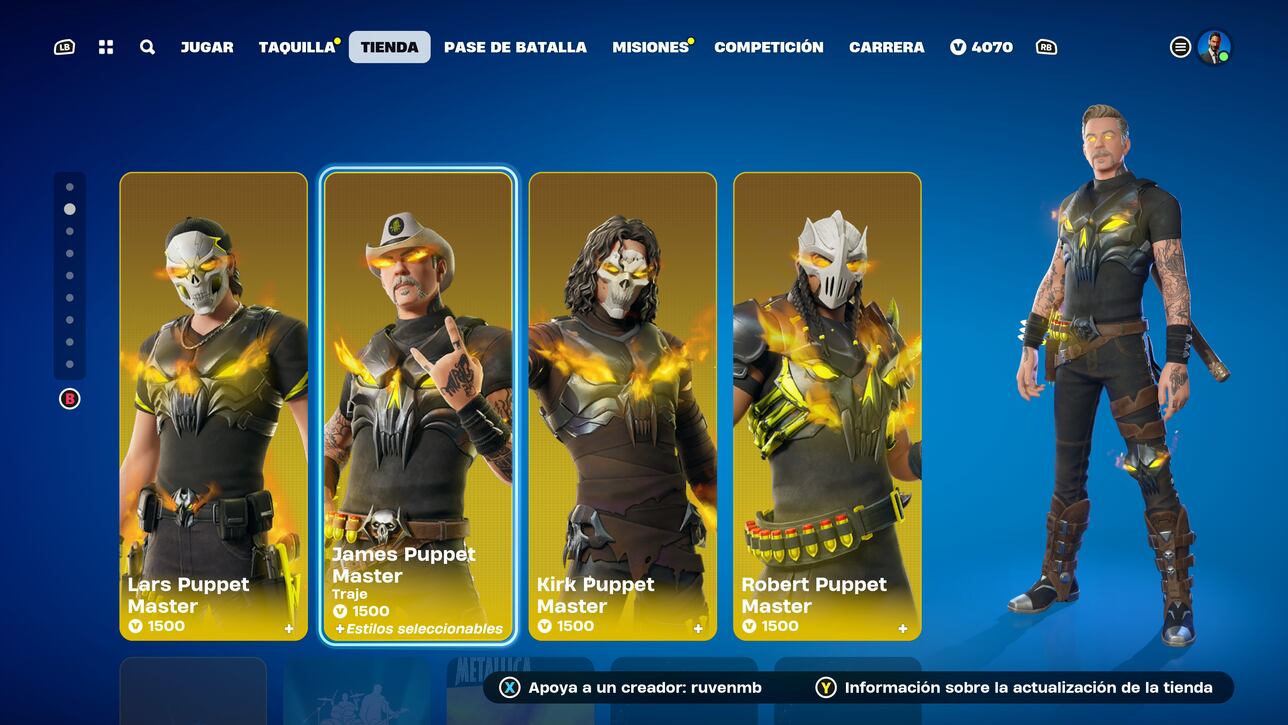
Task: Switch to the TAQUILLA tab
Action: point(295,46)
